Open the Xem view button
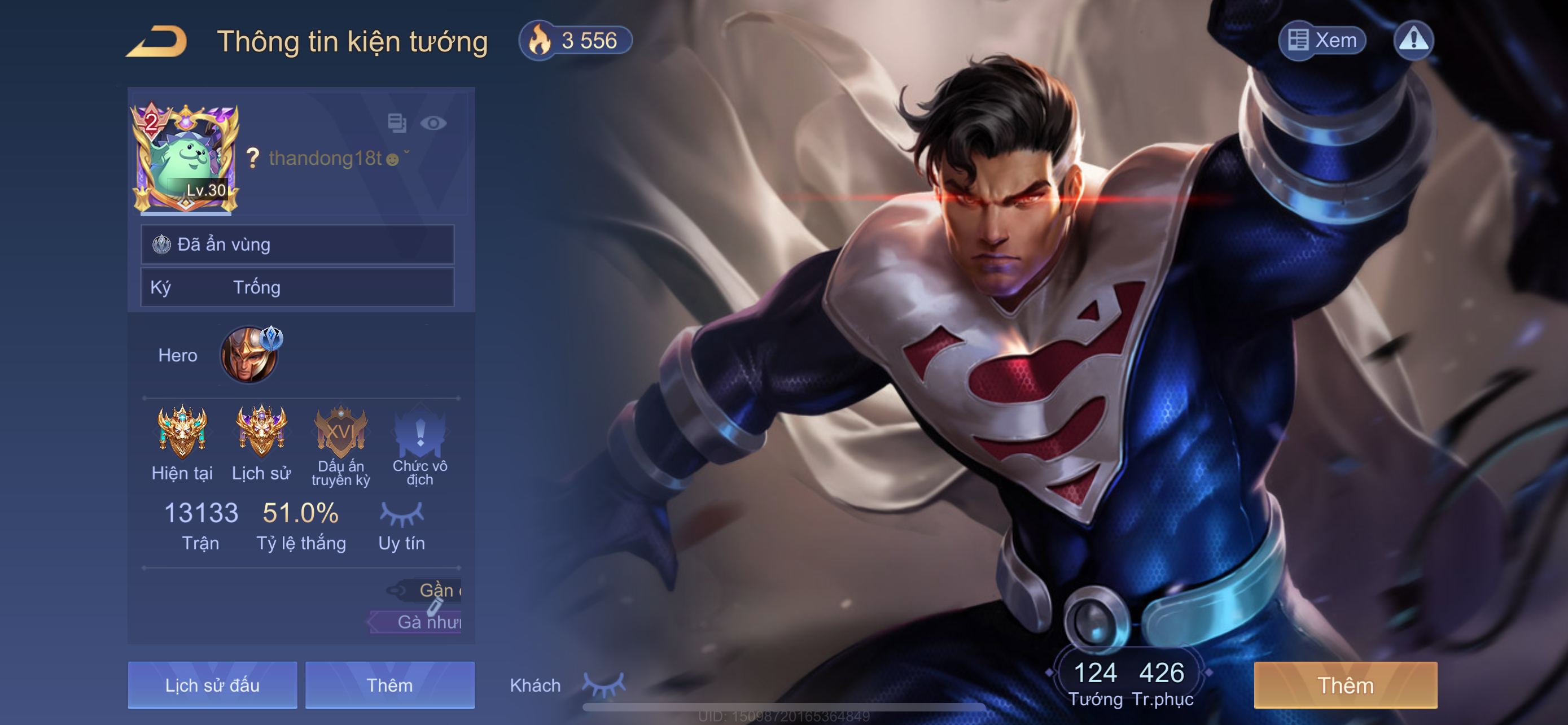The width and height of the screenshot is (1568, 725). 1322,40
